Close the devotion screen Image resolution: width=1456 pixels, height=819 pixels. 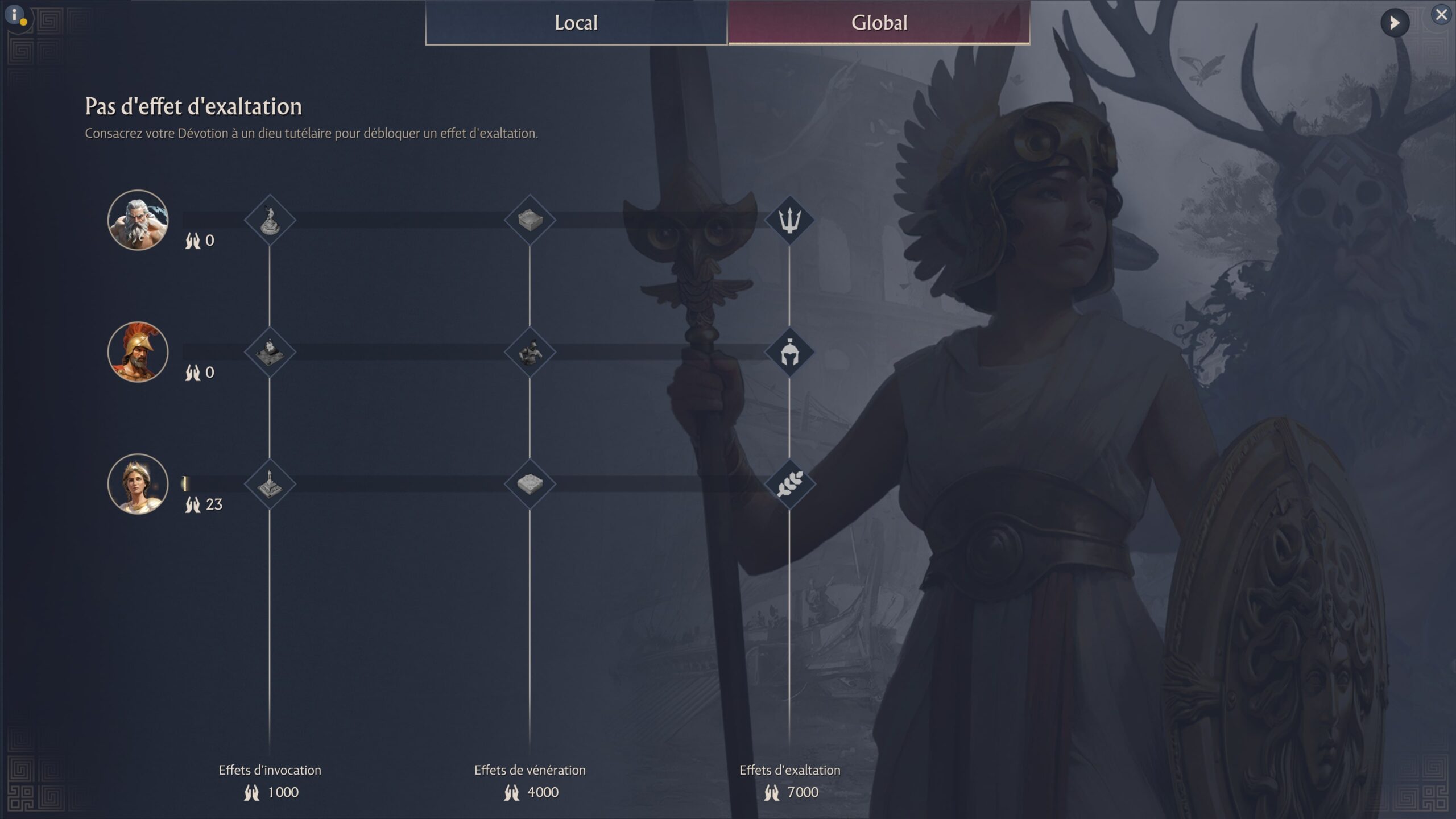point(1441,15)
